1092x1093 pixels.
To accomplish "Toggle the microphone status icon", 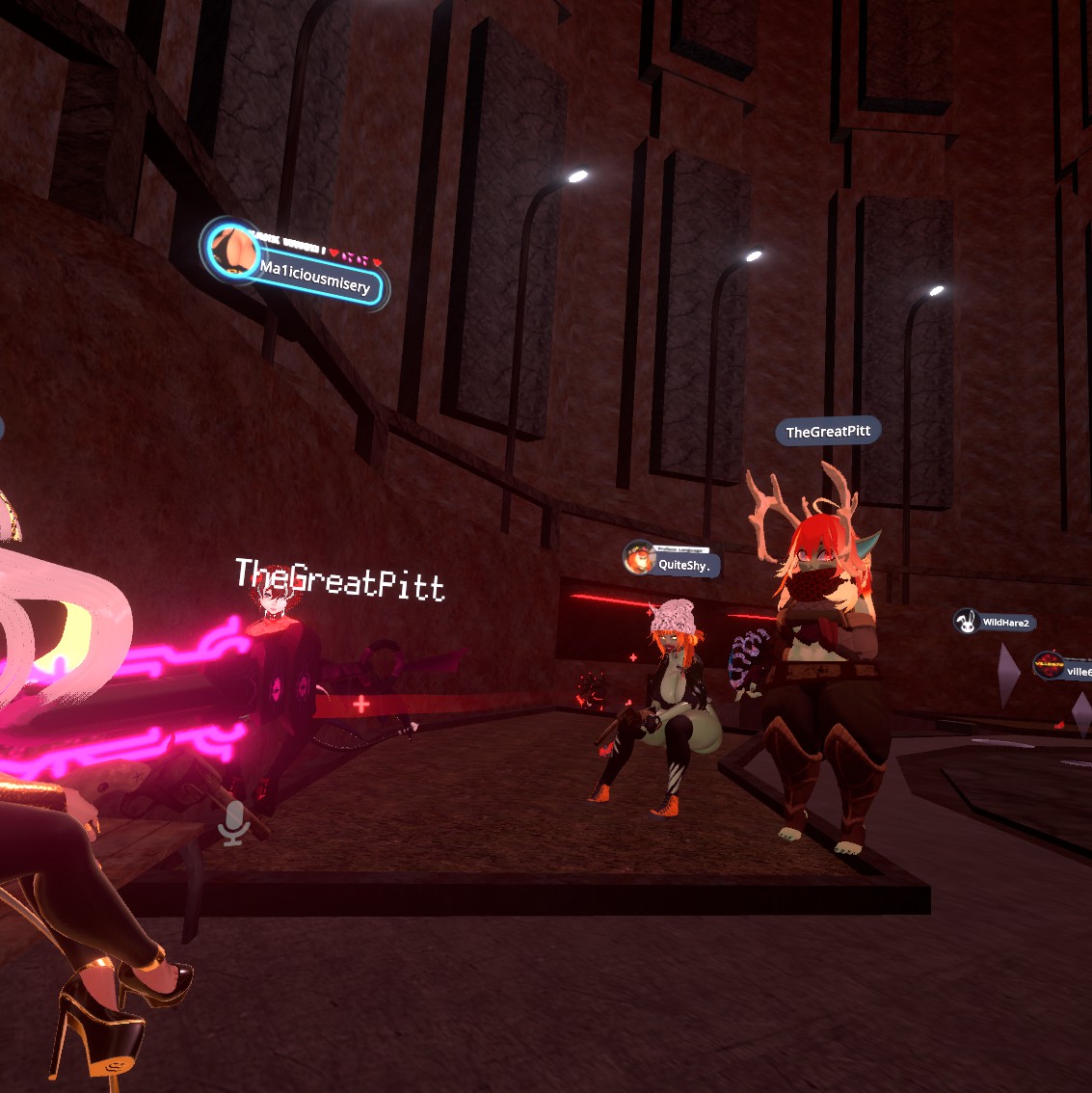I will 233,824.
